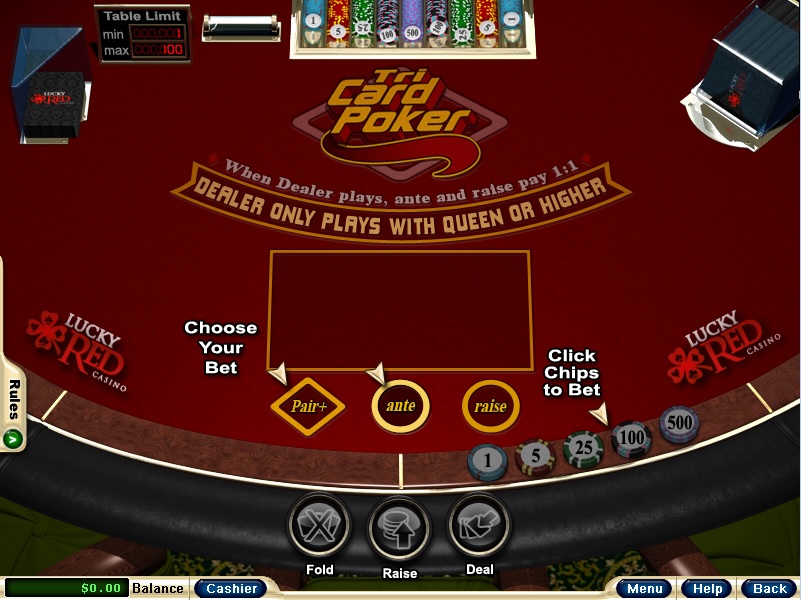Select the ante betting circle

pyautogui.click(x=400, y=406)
